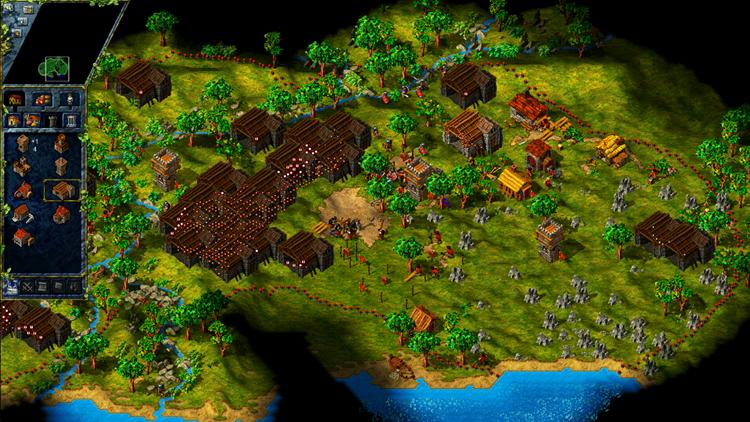The width and height of the screenshot is (750, 422).
Task: Open the settlers menu tab
Action: click(68, 99)
